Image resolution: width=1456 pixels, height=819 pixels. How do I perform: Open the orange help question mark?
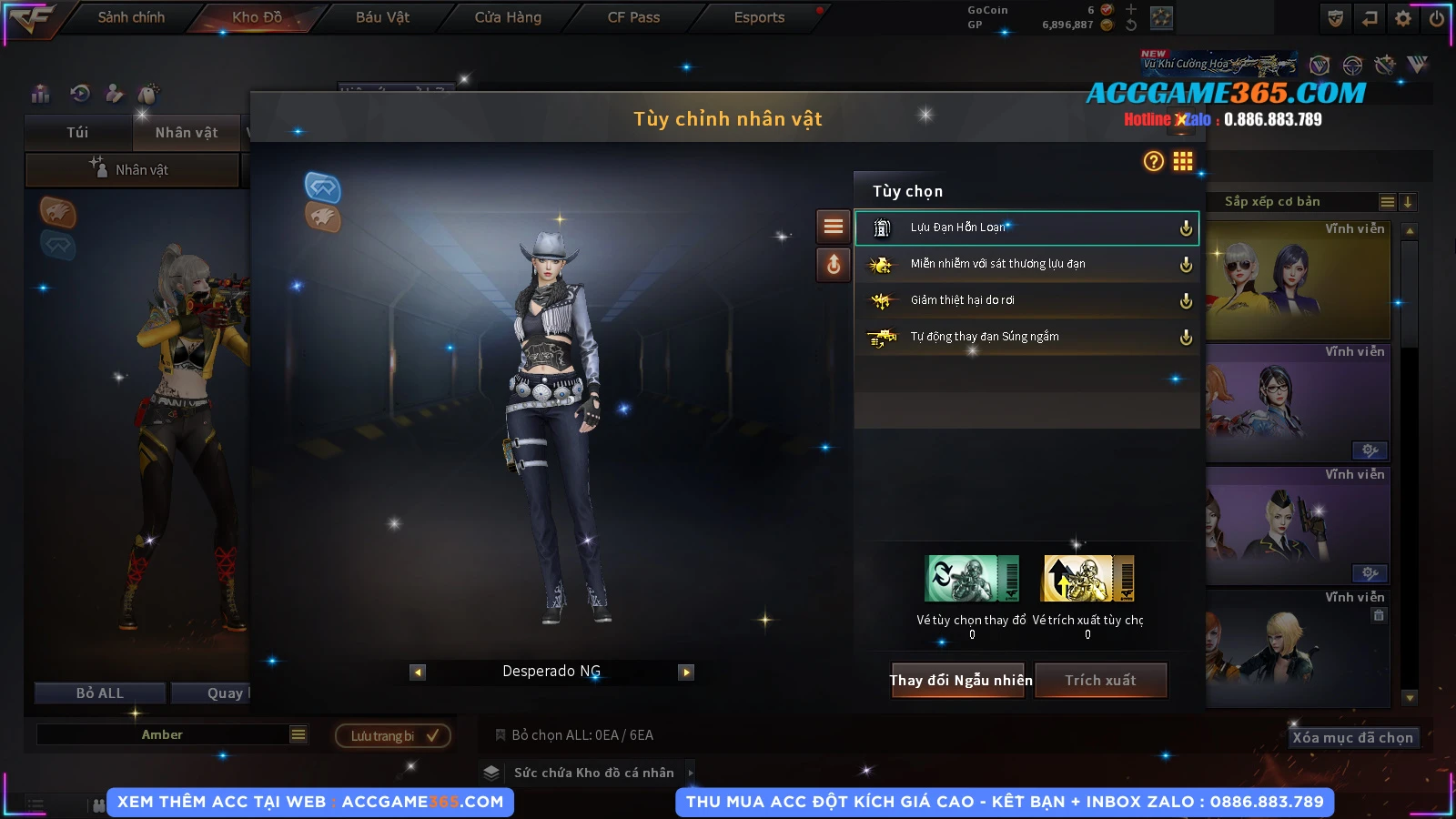coord(1153,161)
